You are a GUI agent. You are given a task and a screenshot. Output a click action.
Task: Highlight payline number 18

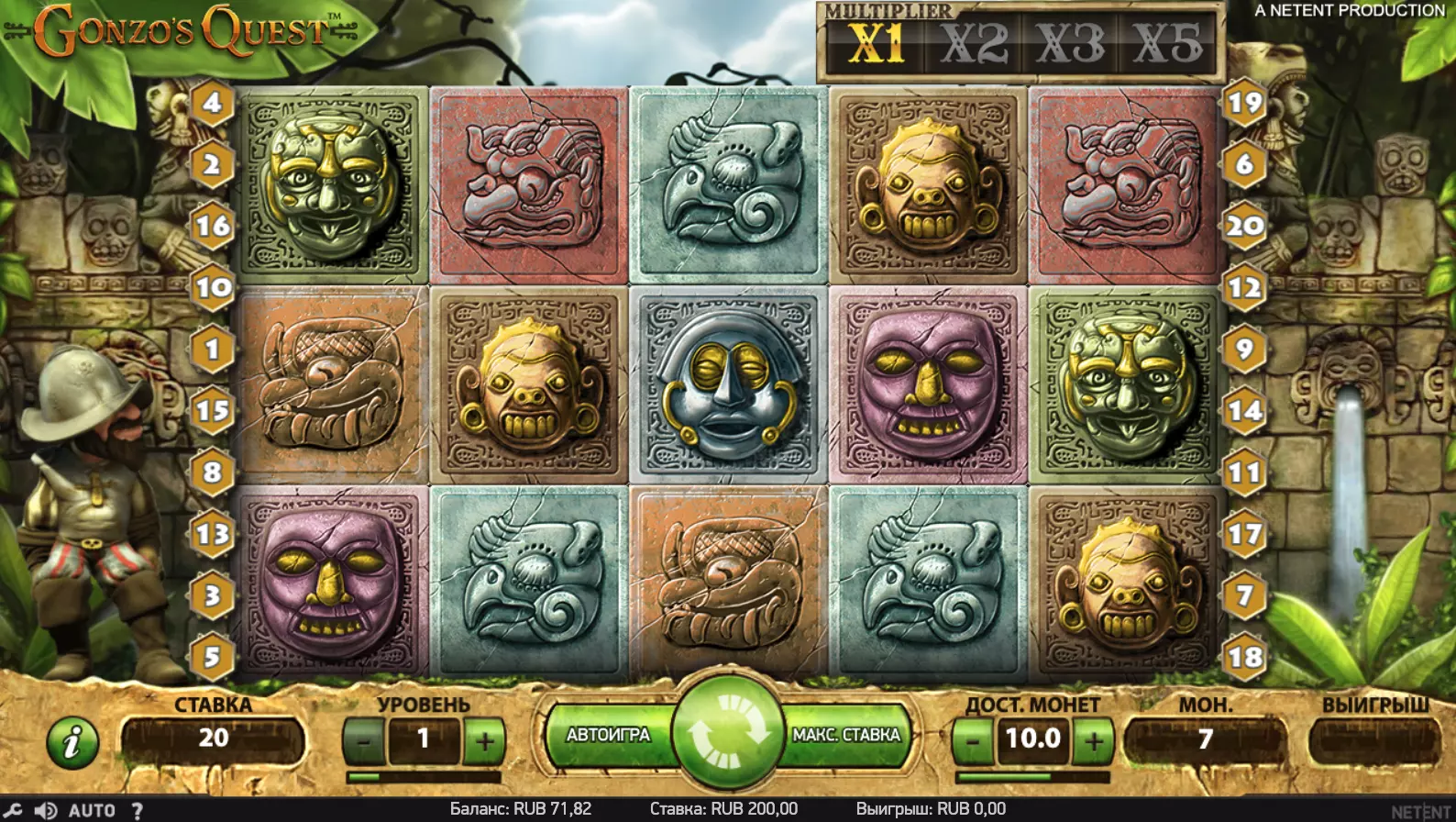1244,657
